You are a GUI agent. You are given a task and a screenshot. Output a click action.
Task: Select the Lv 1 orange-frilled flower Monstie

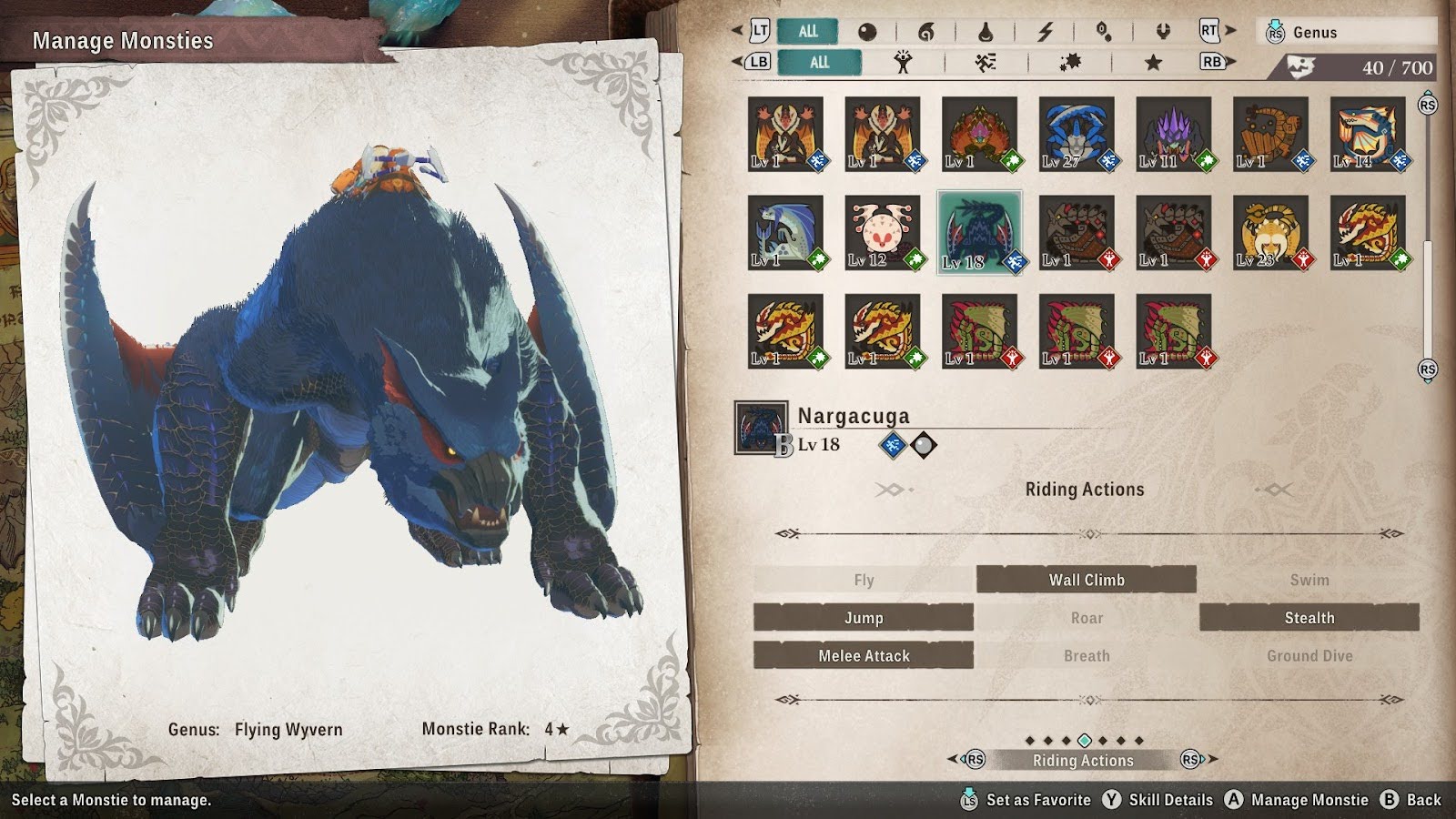(979, 135)
